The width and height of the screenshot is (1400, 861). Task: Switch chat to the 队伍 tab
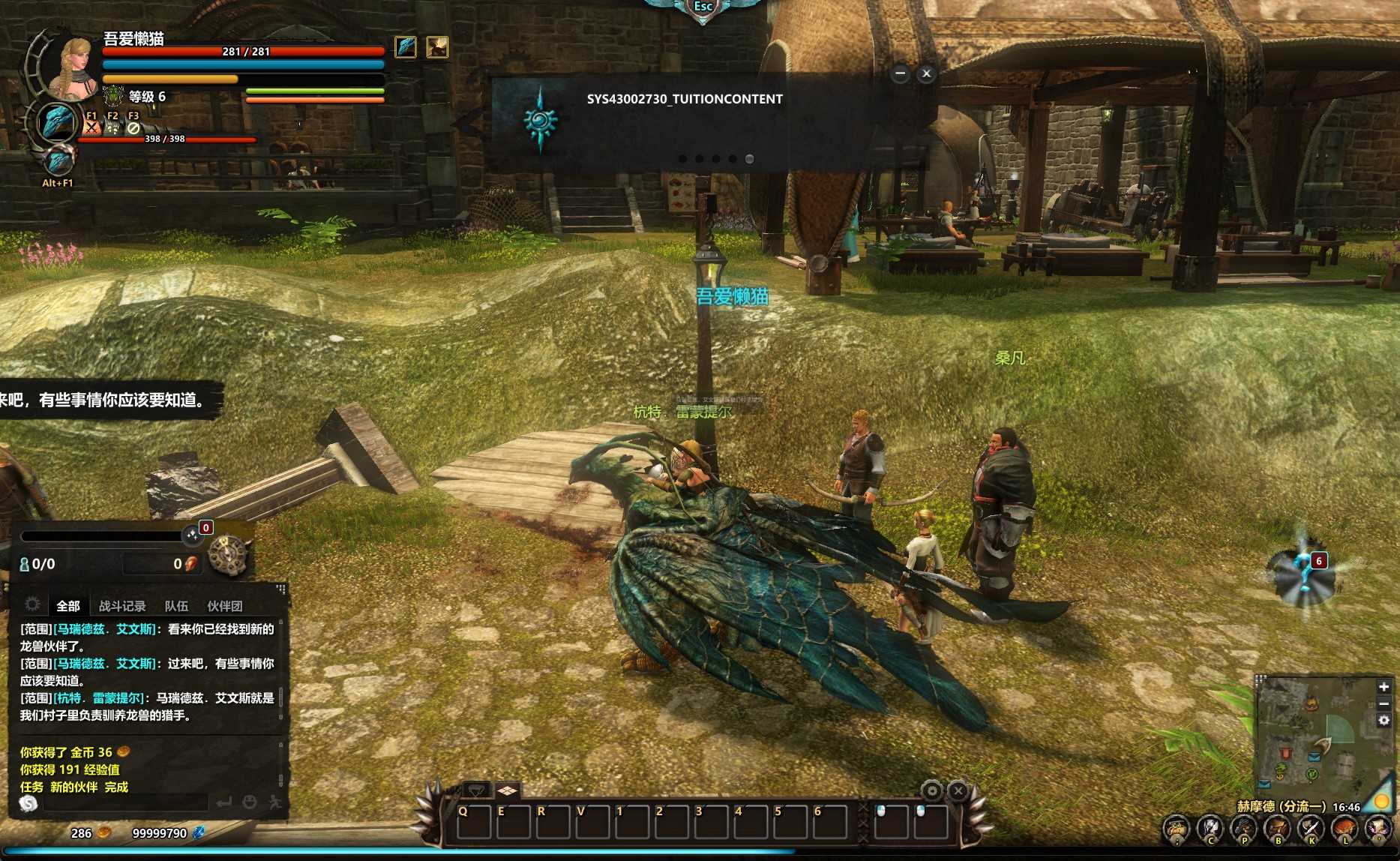point(176,606)
